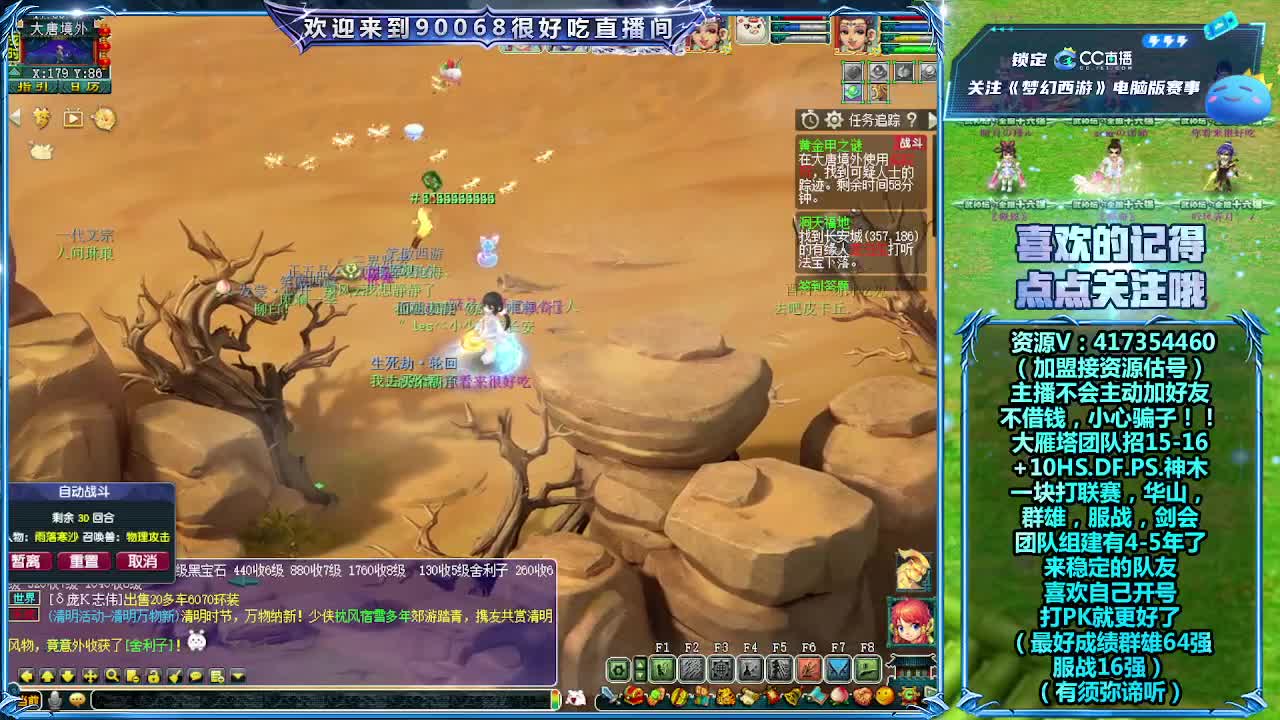This screenshot has width=1280, height=720.
Task: Click the F1 skill slot icon
Action: pyautogui.click(x=662, y=668)
